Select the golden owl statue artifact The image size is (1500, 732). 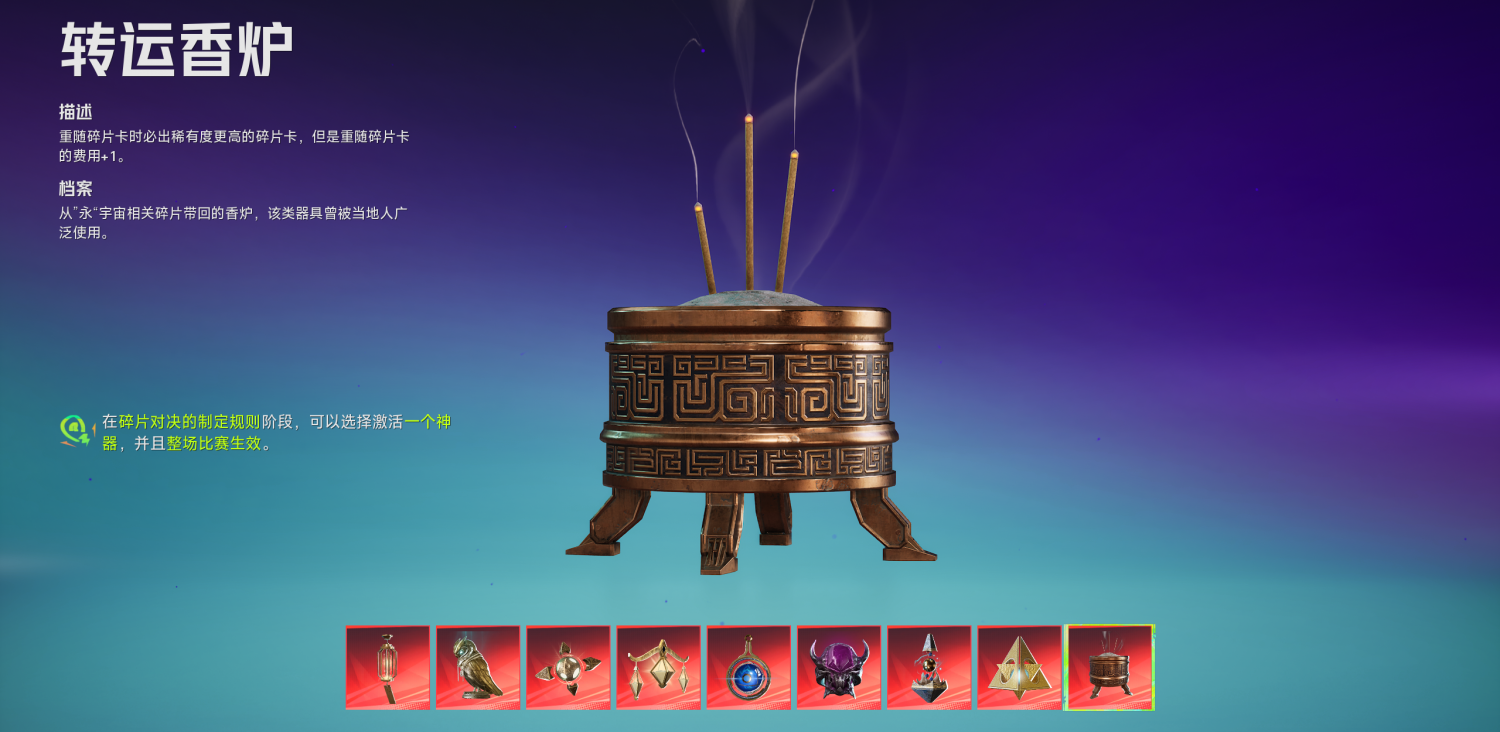click(476, 666)
